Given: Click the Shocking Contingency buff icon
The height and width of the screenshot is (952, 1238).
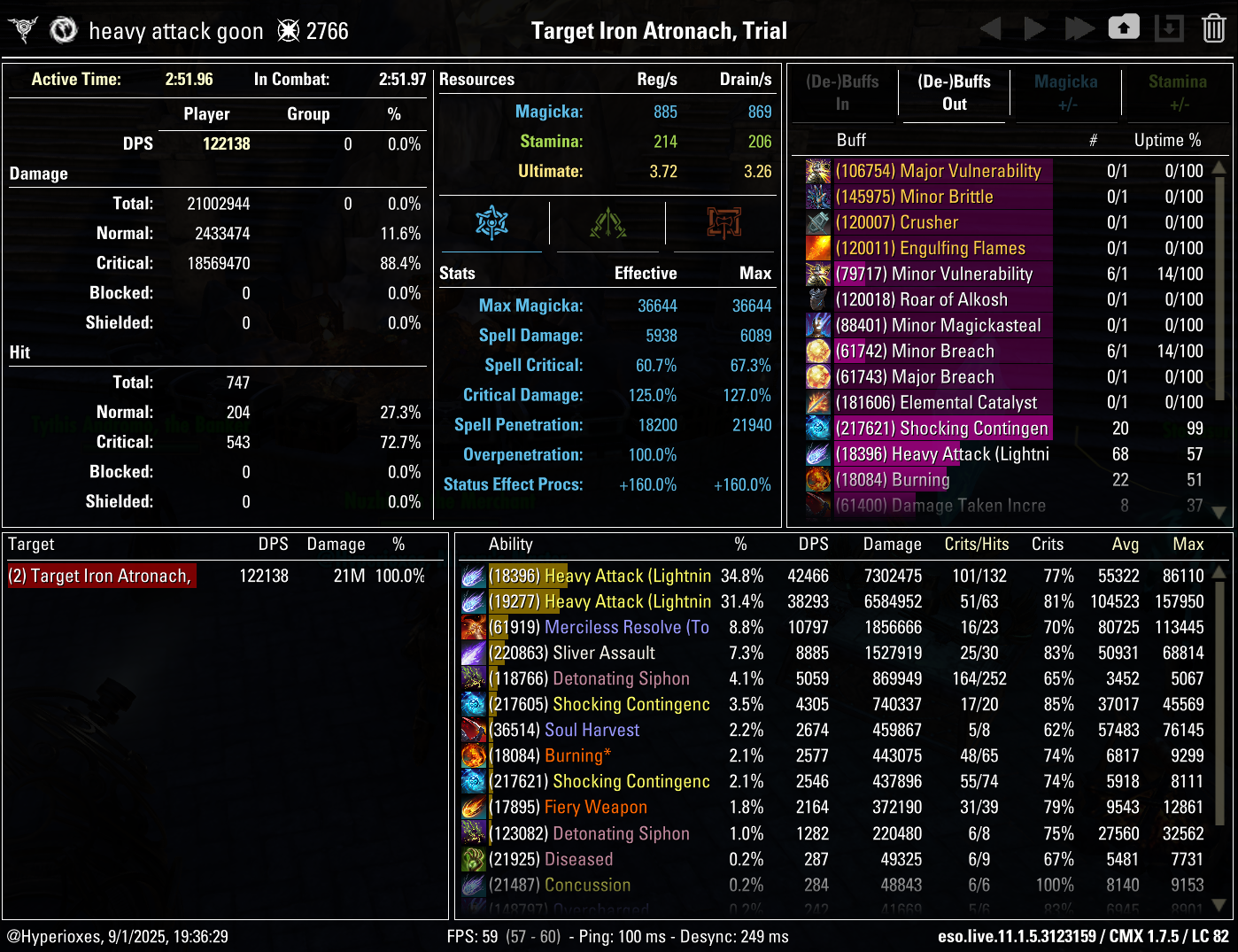Looking at the screenshot, I should point(817,428).
